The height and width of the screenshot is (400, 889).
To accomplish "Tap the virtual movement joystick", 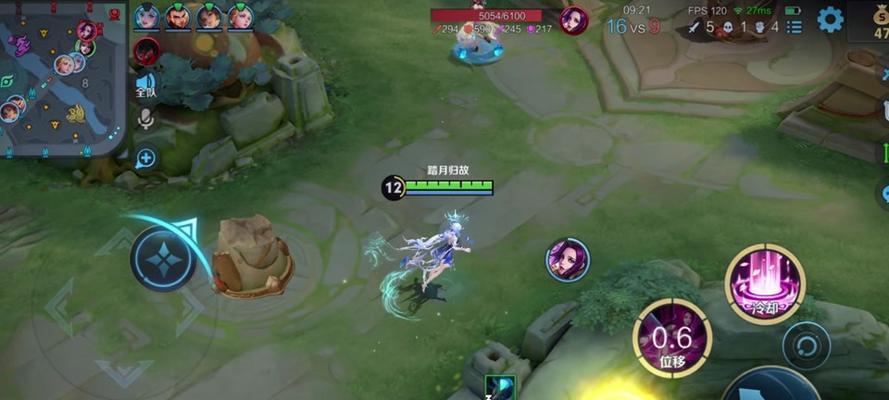I will pos(163,258).
